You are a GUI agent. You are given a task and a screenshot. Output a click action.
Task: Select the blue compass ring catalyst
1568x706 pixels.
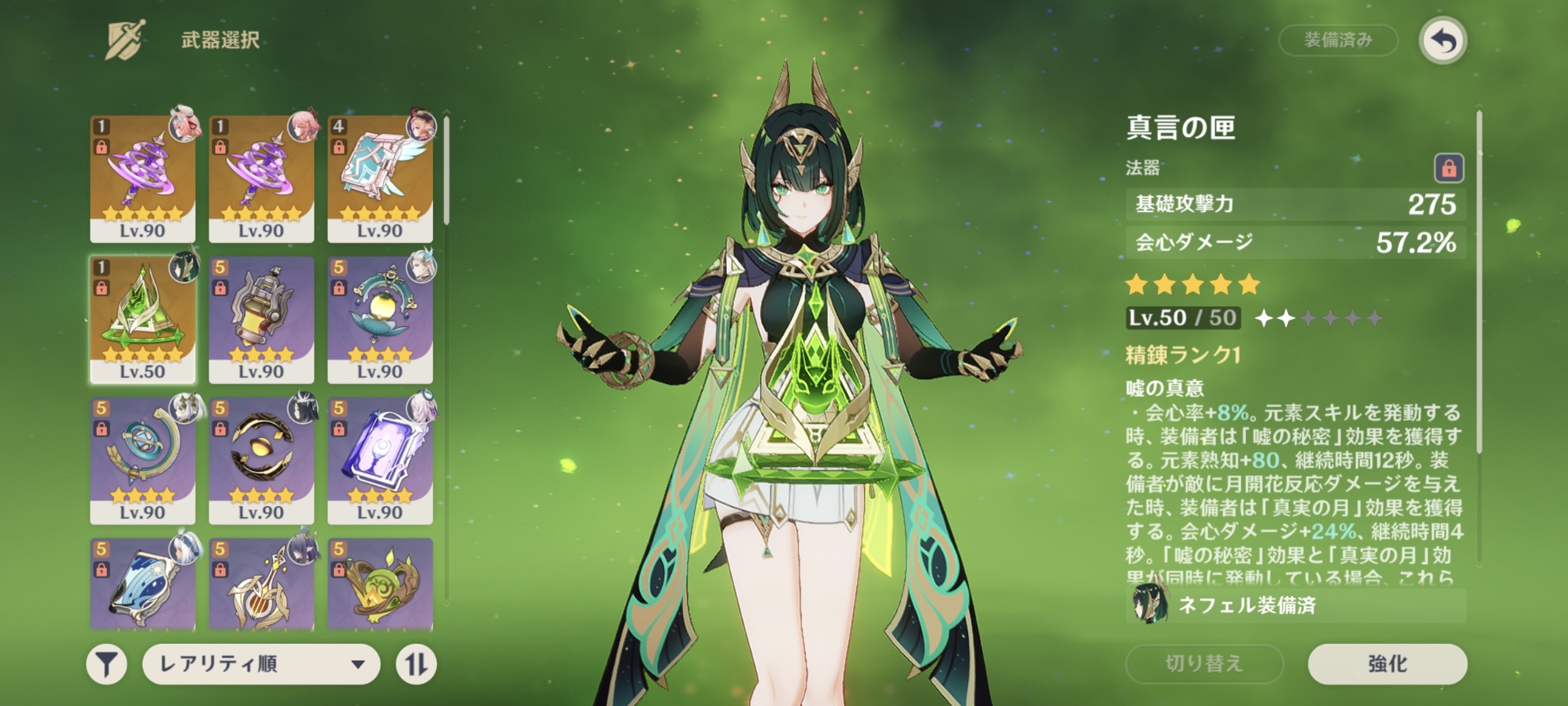click(x=142, y=460)
